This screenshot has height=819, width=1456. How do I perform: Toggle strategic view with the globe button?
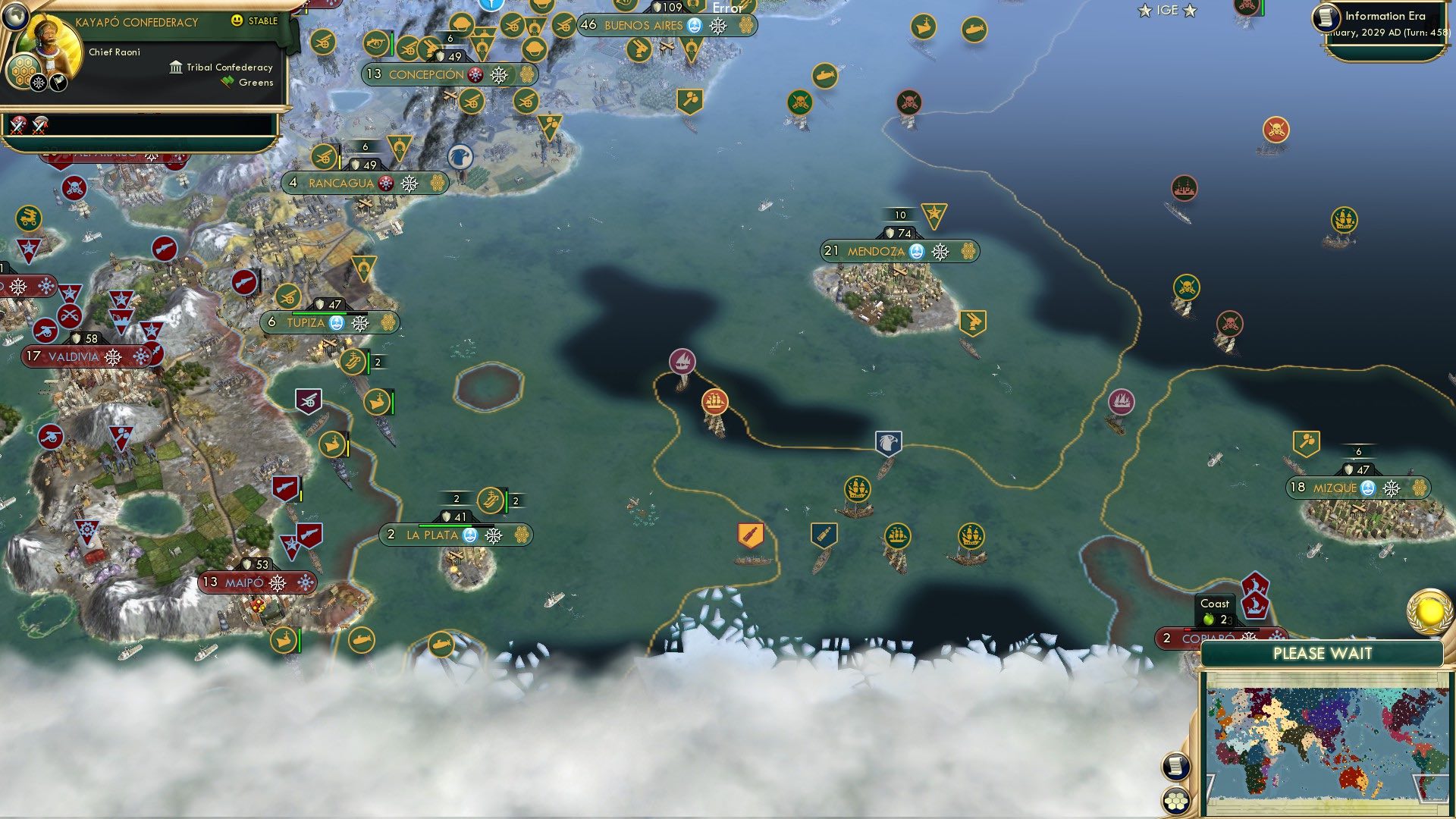tap(15, 14)
